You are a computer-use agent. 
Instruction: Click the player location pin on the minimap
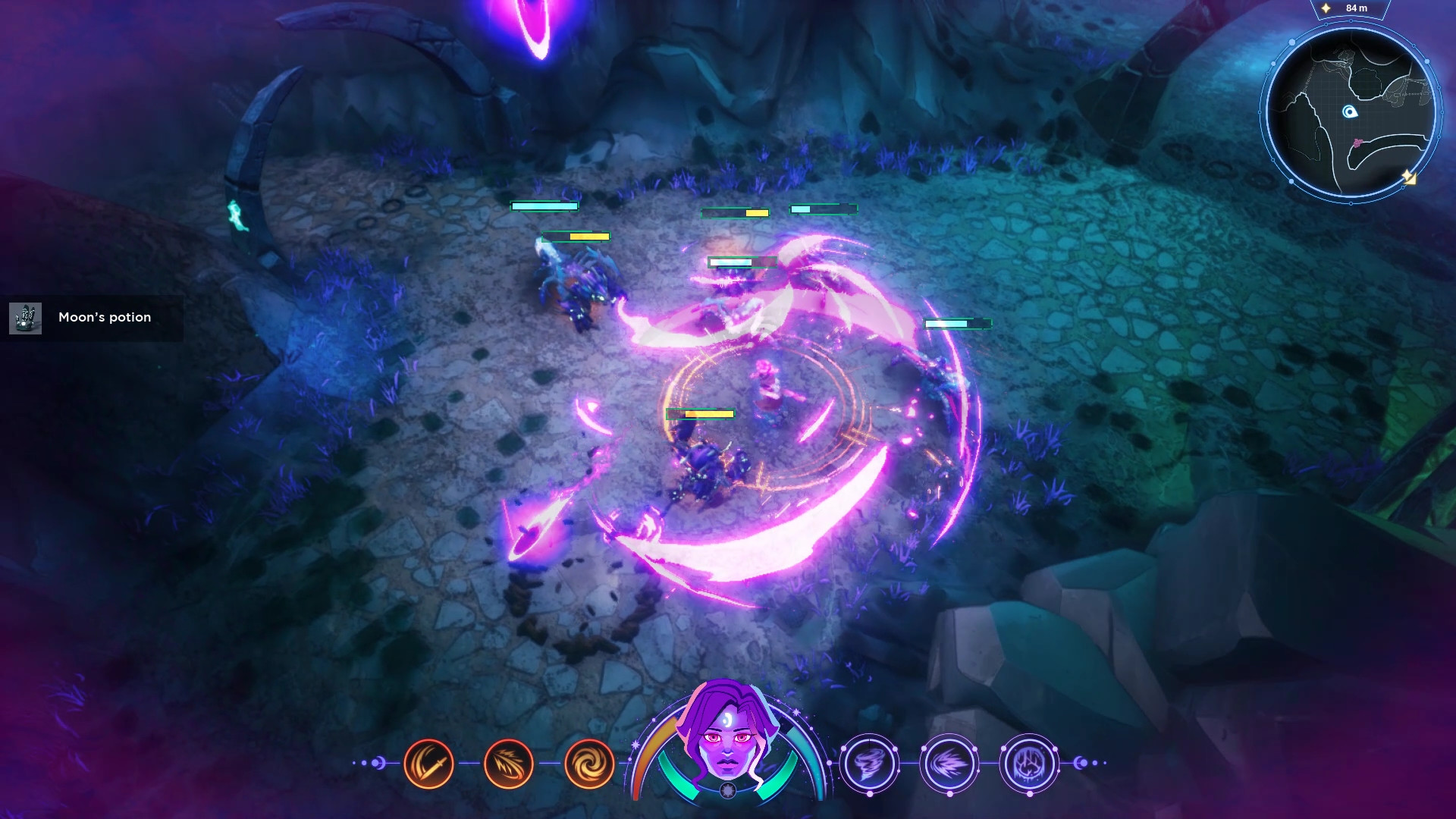tap(1351, 111)
